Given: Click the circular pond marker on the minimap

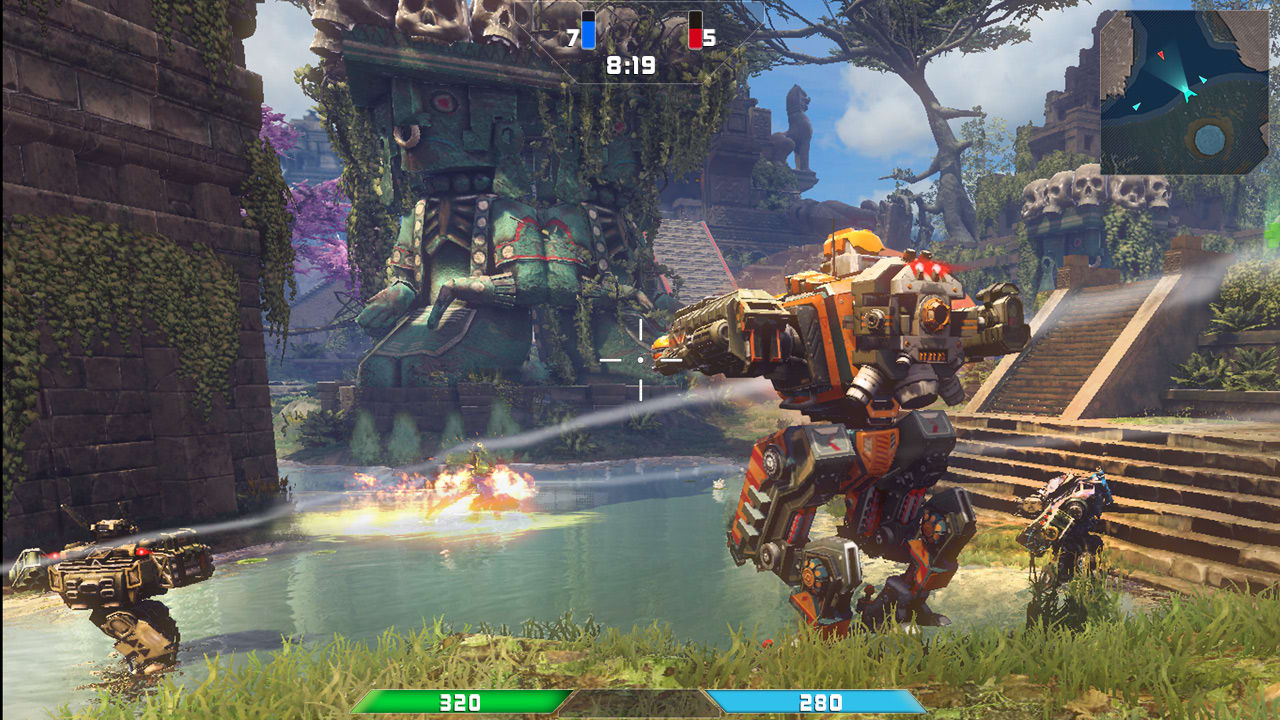Looking at the screenshot, I should pyautogui.click(x=1209, y=138).
